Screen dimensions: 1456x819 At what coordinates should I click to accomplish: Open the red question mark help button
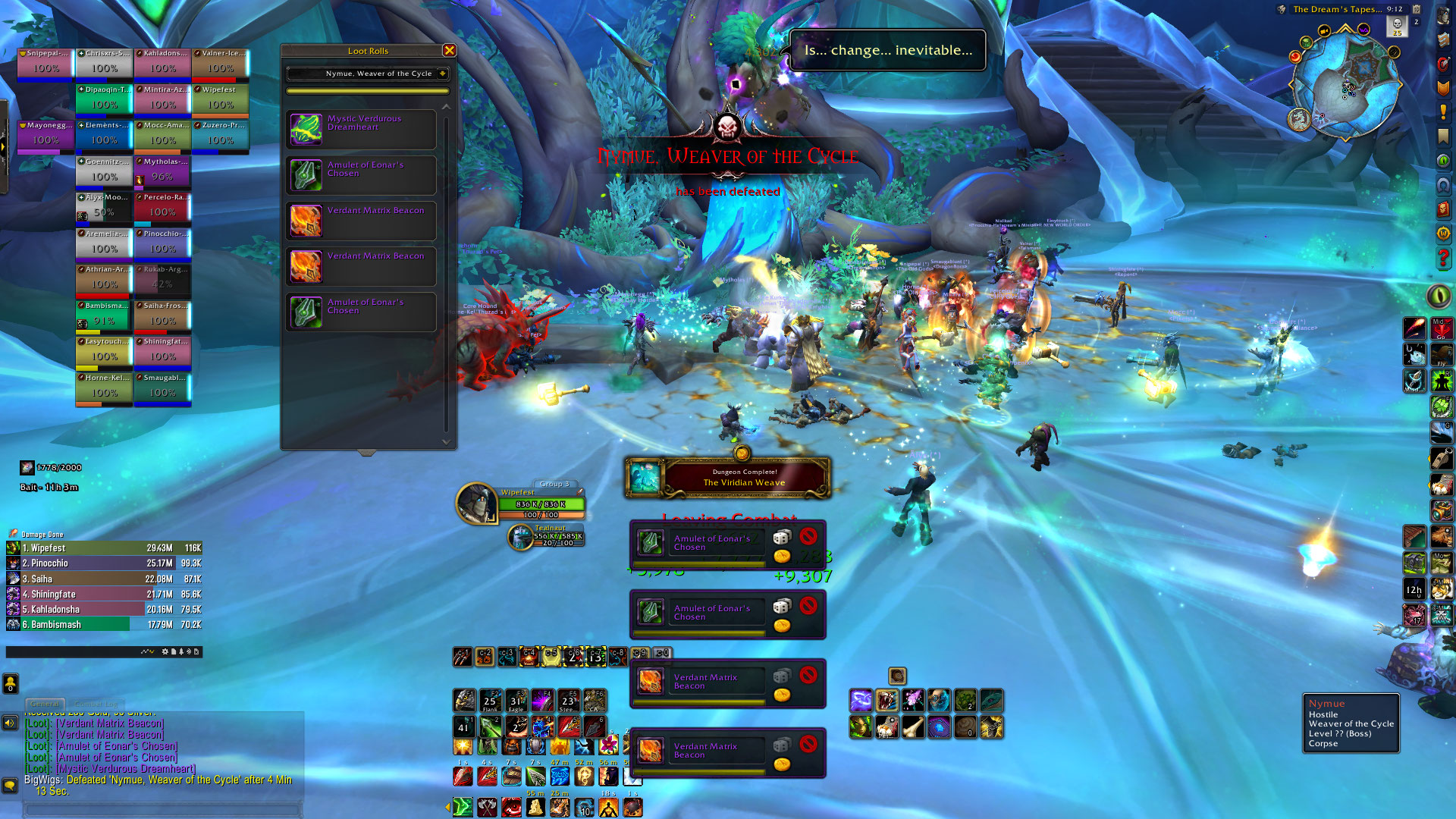coord(1442,259)
